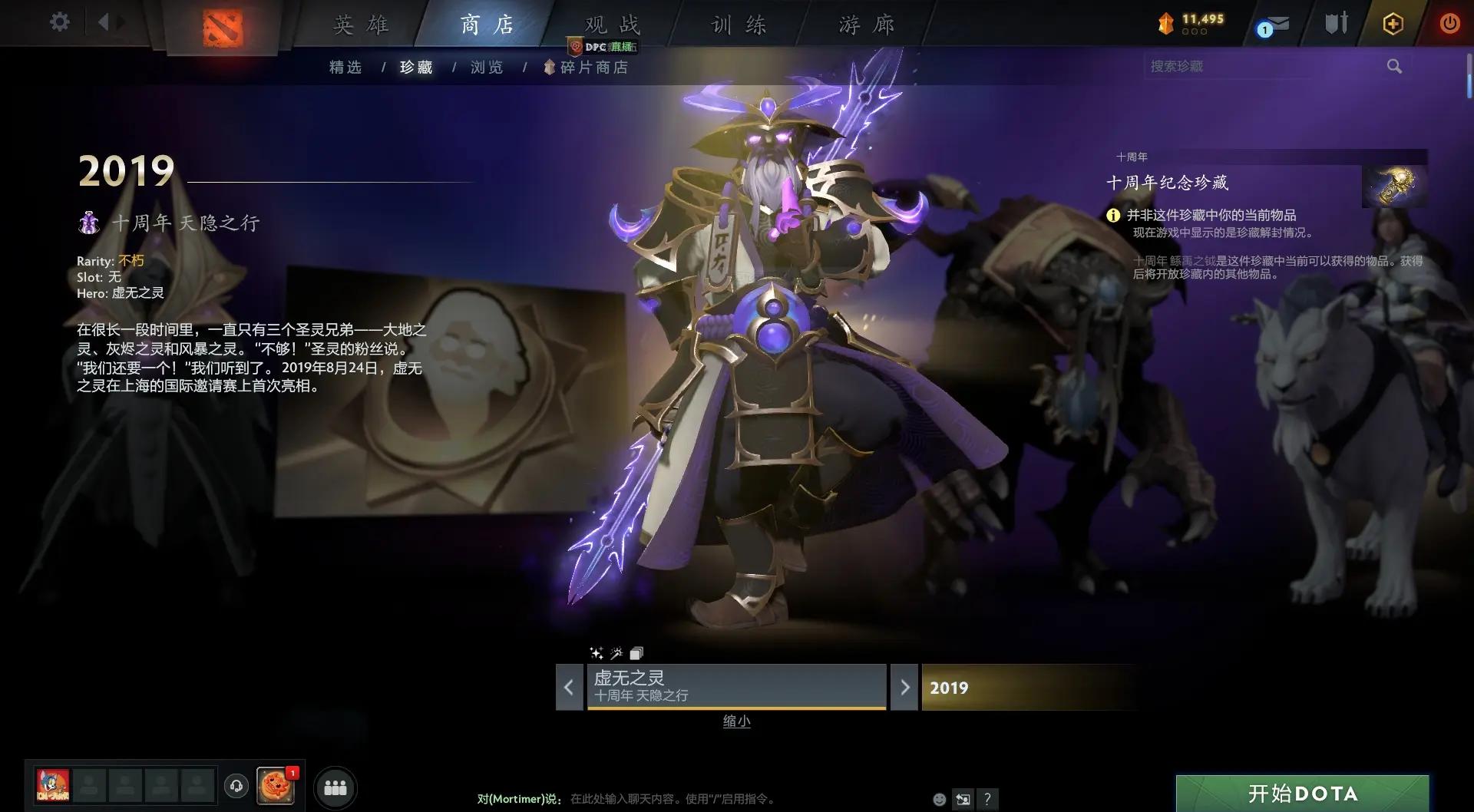Go to previous hero with left arrow
The width and height of the screenshot is (1474, 812).
(x=569, y=688)
